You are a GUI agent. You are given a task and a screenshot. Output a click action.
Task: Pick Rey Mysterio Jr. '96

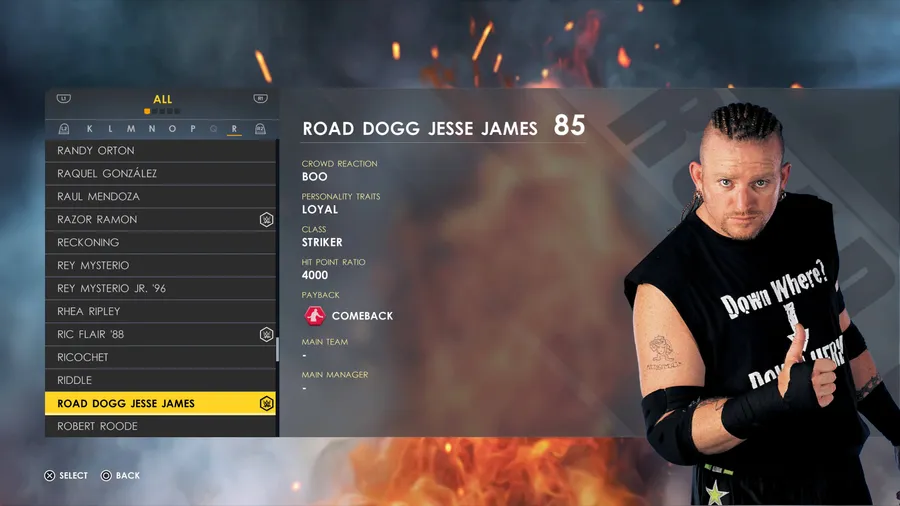tap(160, 288)
